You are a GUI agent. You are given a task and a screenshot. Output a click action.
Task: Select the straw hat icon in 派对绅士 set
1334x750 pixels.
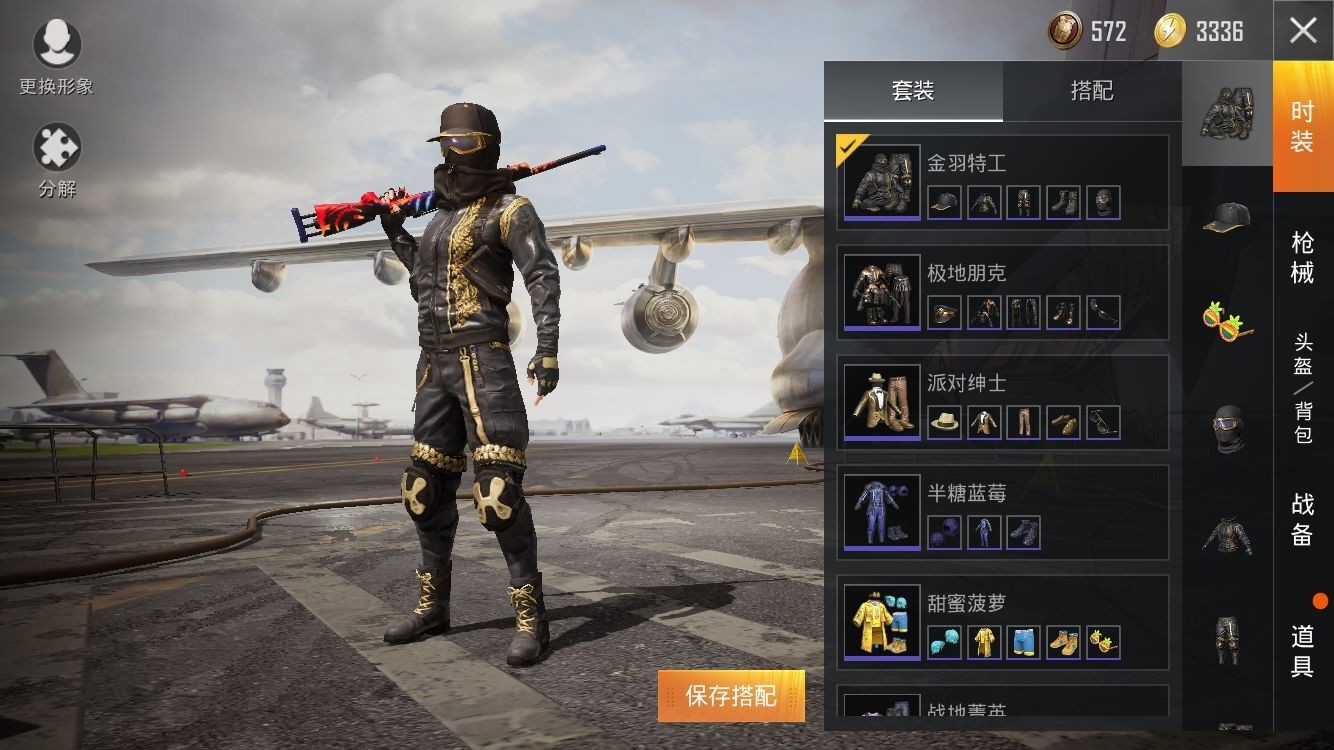945,422
